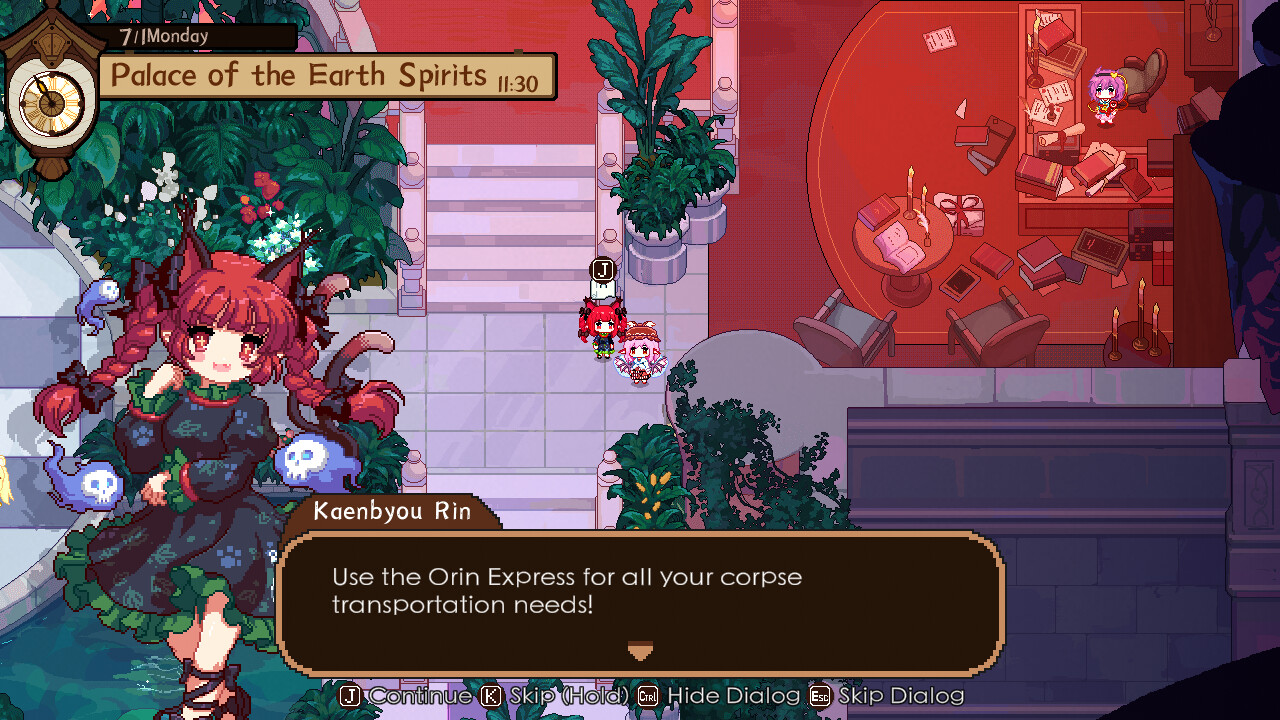Image resolution: width=1280 pixels, height=720 pixels.
Task: Click the K Skip (Hold) key icon
Action: tap(489, 696)
